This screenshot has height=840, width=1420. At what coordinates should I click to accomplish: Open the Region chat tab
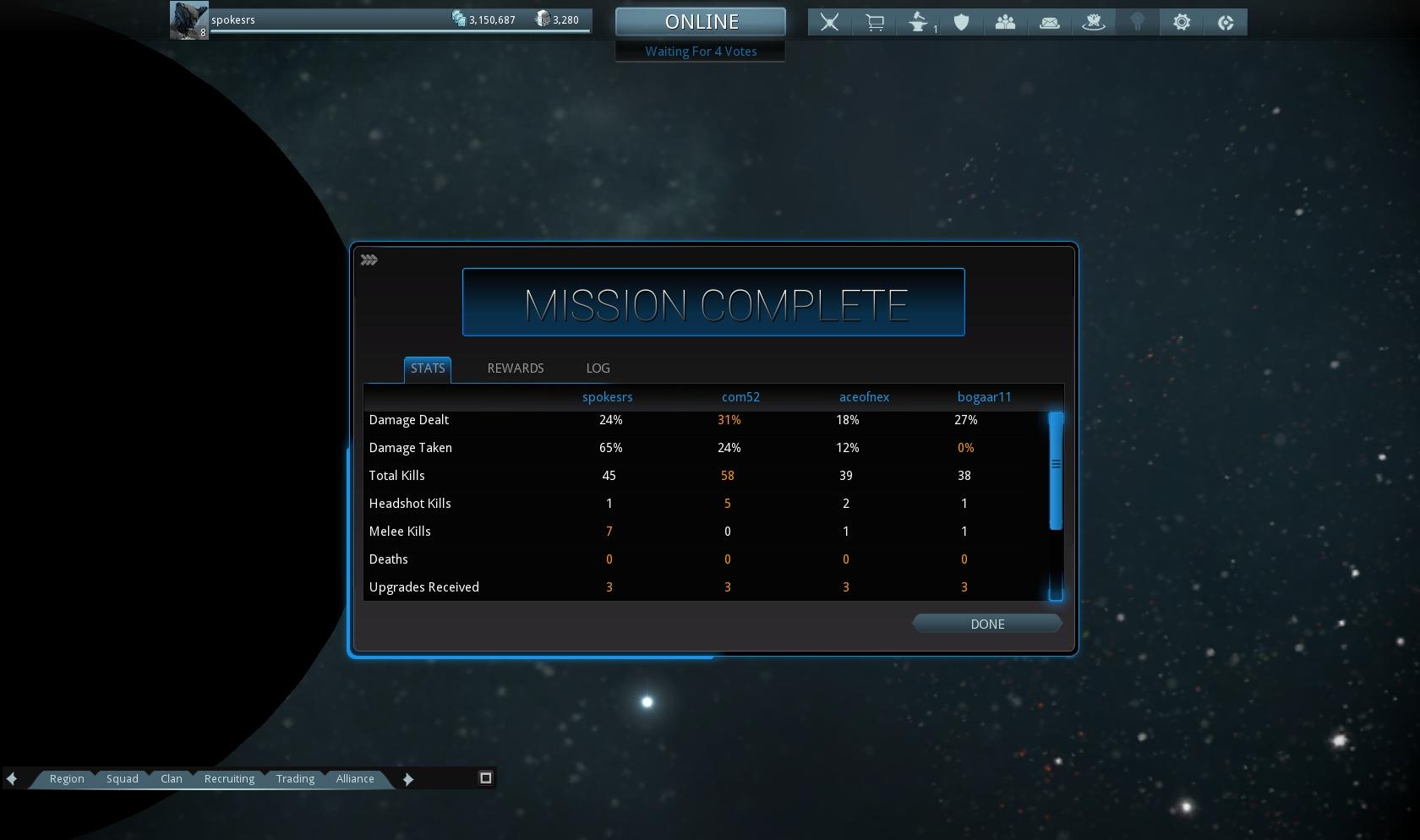point(67,778)
